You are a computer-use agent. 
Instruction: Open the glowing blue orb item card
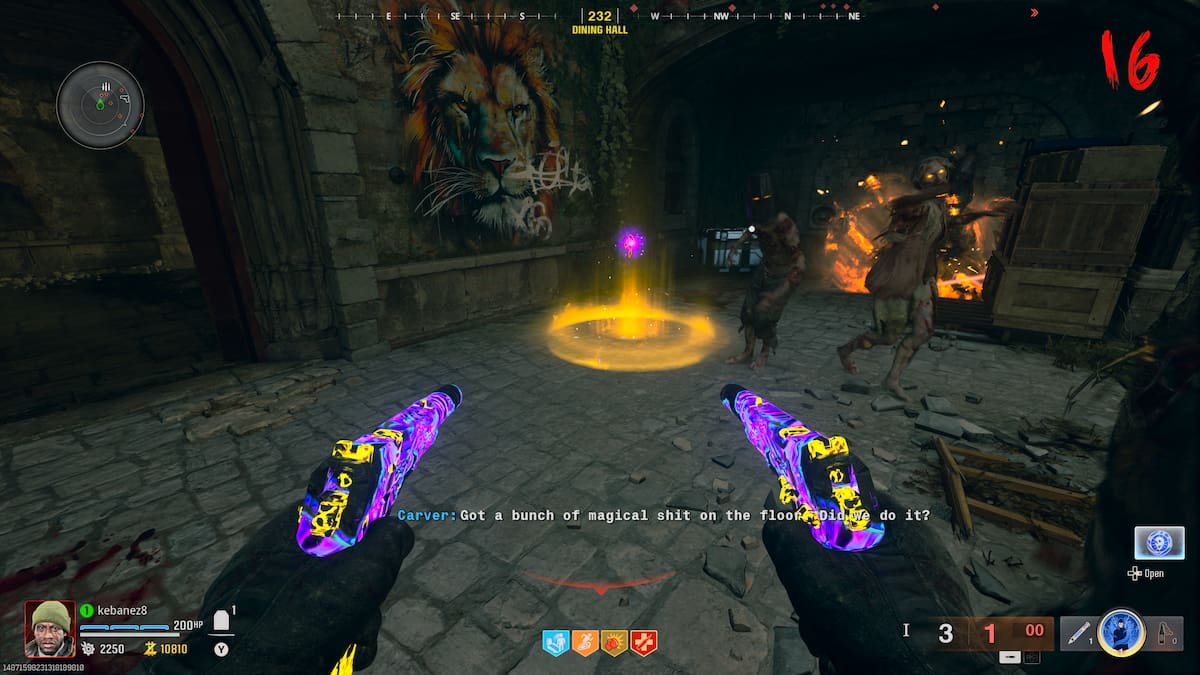pos(1159,543)
